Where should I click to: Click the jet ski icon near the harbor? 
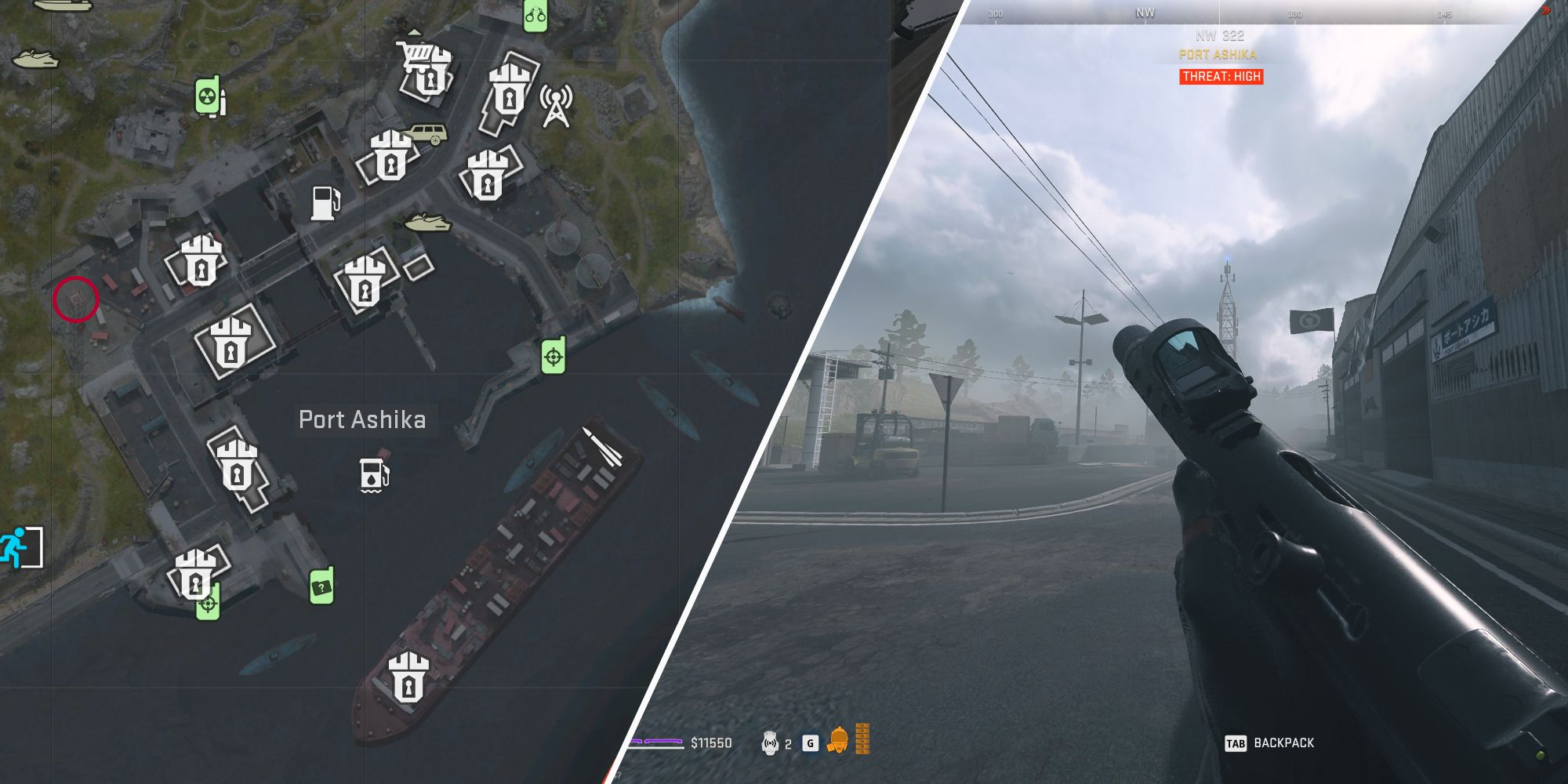(x=427, y=221)
